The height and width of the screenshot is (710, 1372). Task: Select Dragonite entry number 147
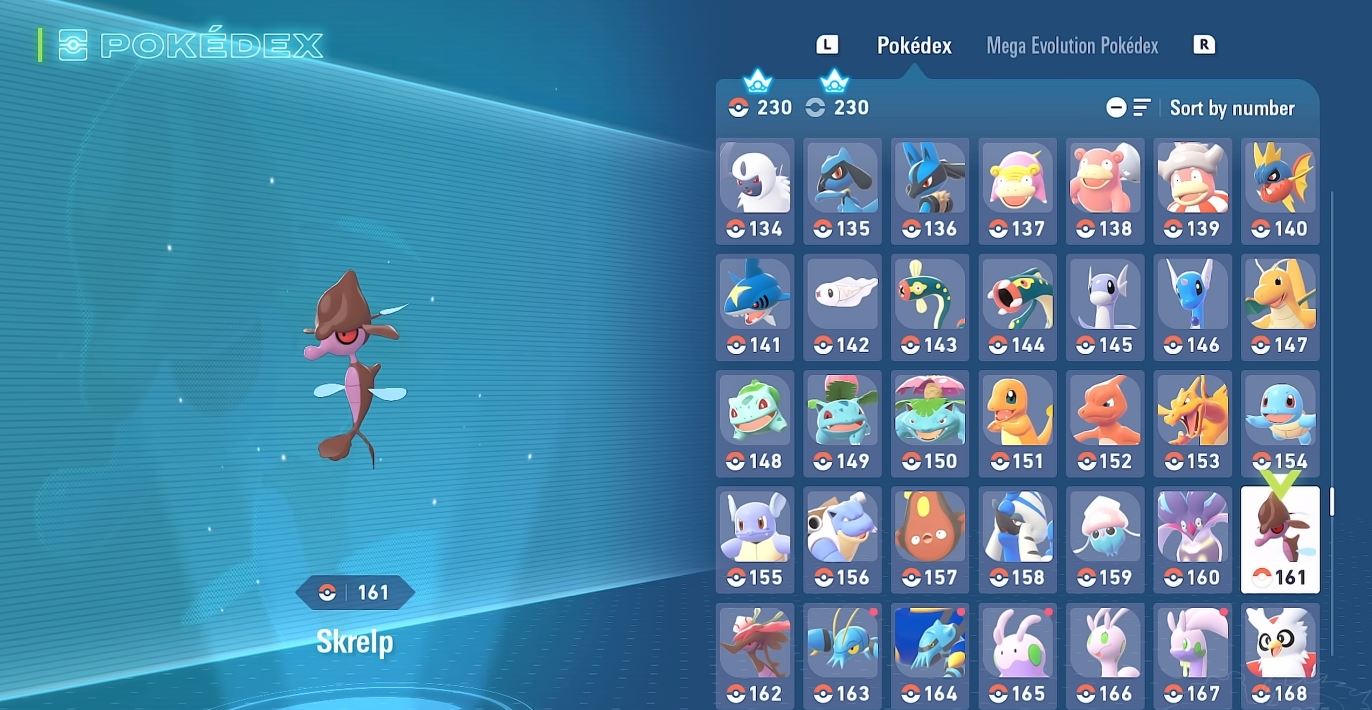pos(1280,307)
